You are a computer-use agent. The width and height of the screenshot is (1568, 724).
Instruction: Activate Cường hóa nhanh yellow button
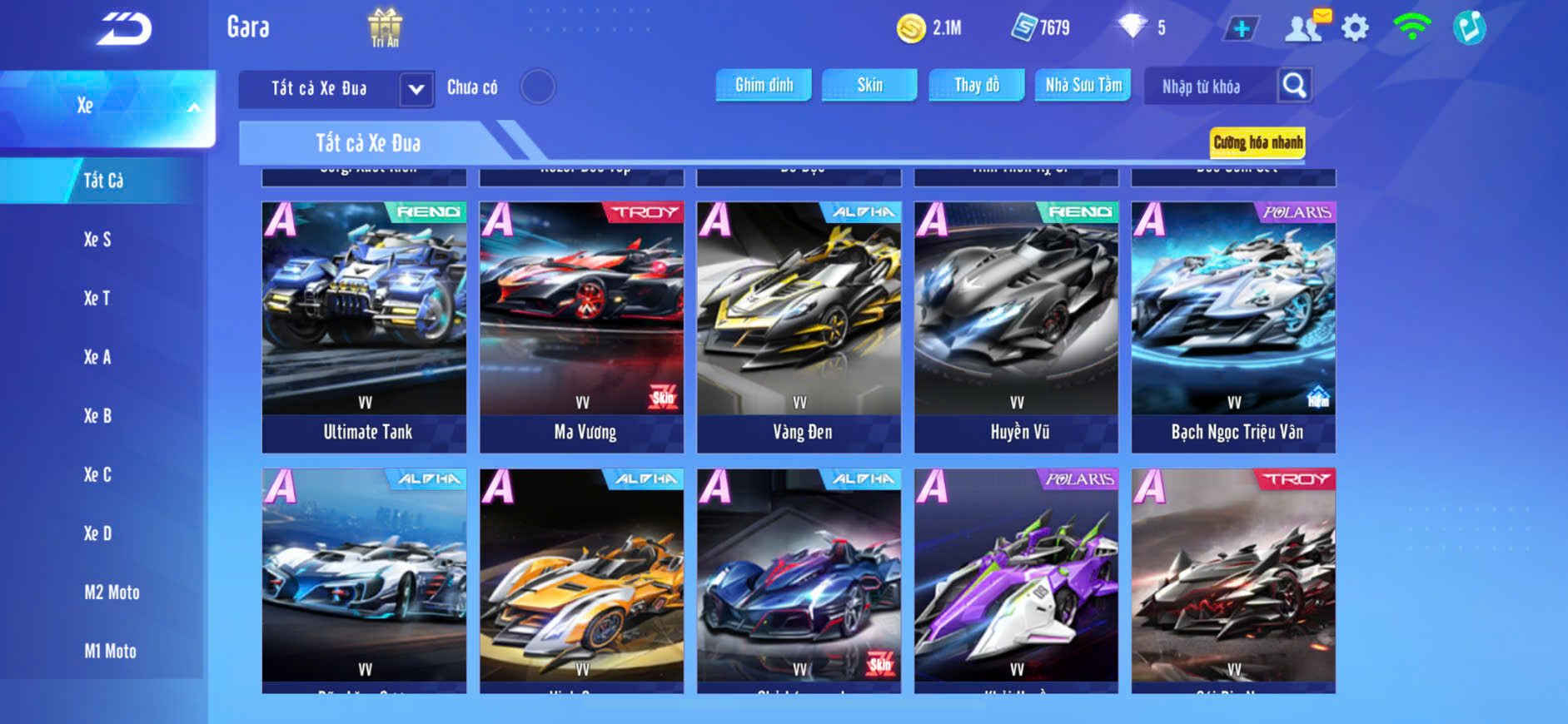tap(1257, 142)
